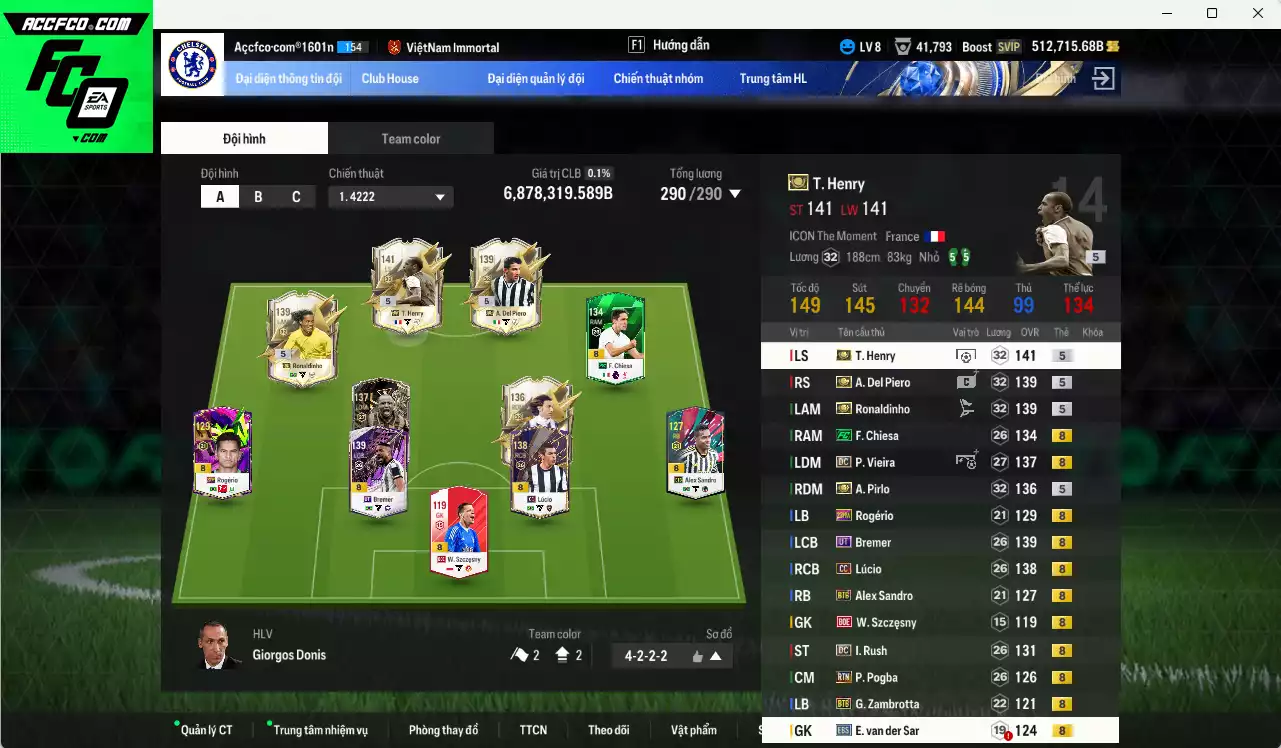The width and height of the screenshot is (1281, 748).
Task: Open the chiến thuật 1.4222 dropdown
Action: coord(390,196)
